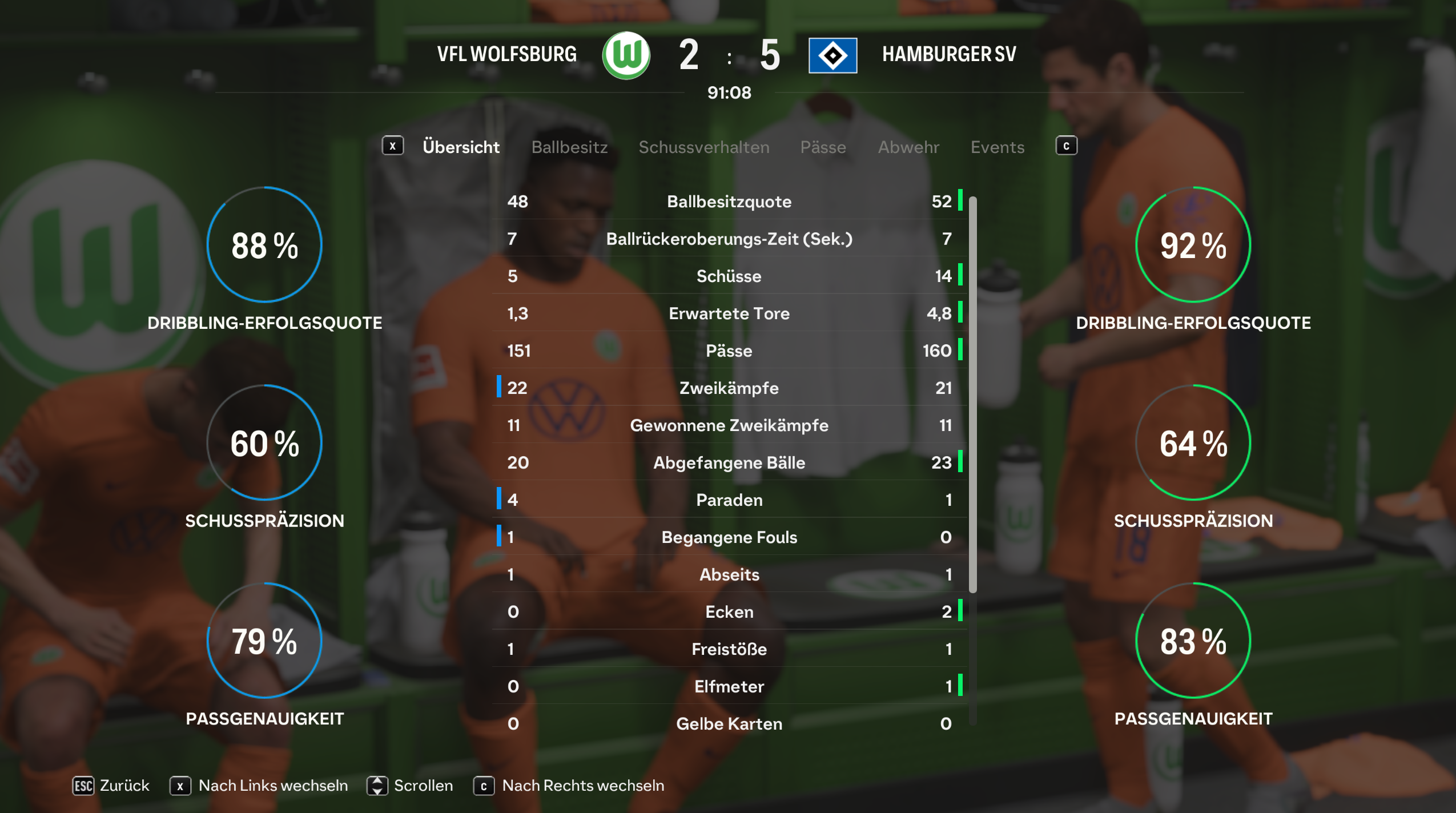
Task: Select the Übersicht tab
Action: pyautogui.click(x=461, y=147)
